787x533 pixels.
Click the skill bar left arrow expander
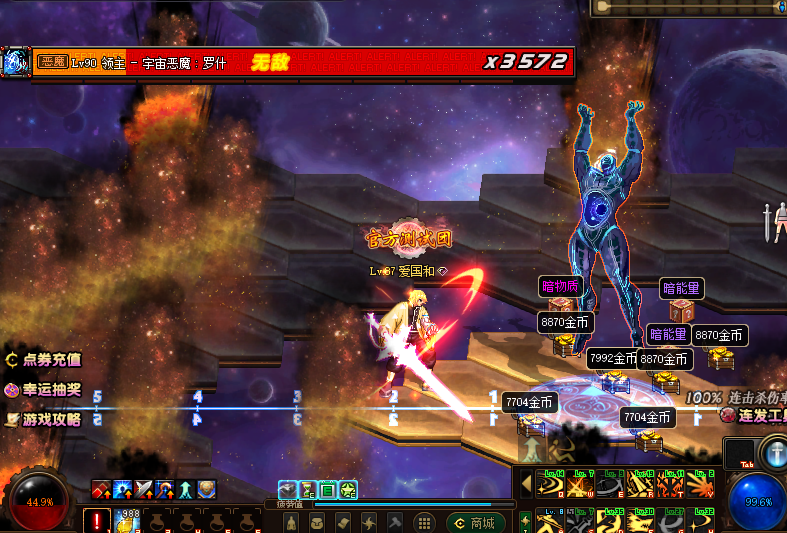pos(526,484)
